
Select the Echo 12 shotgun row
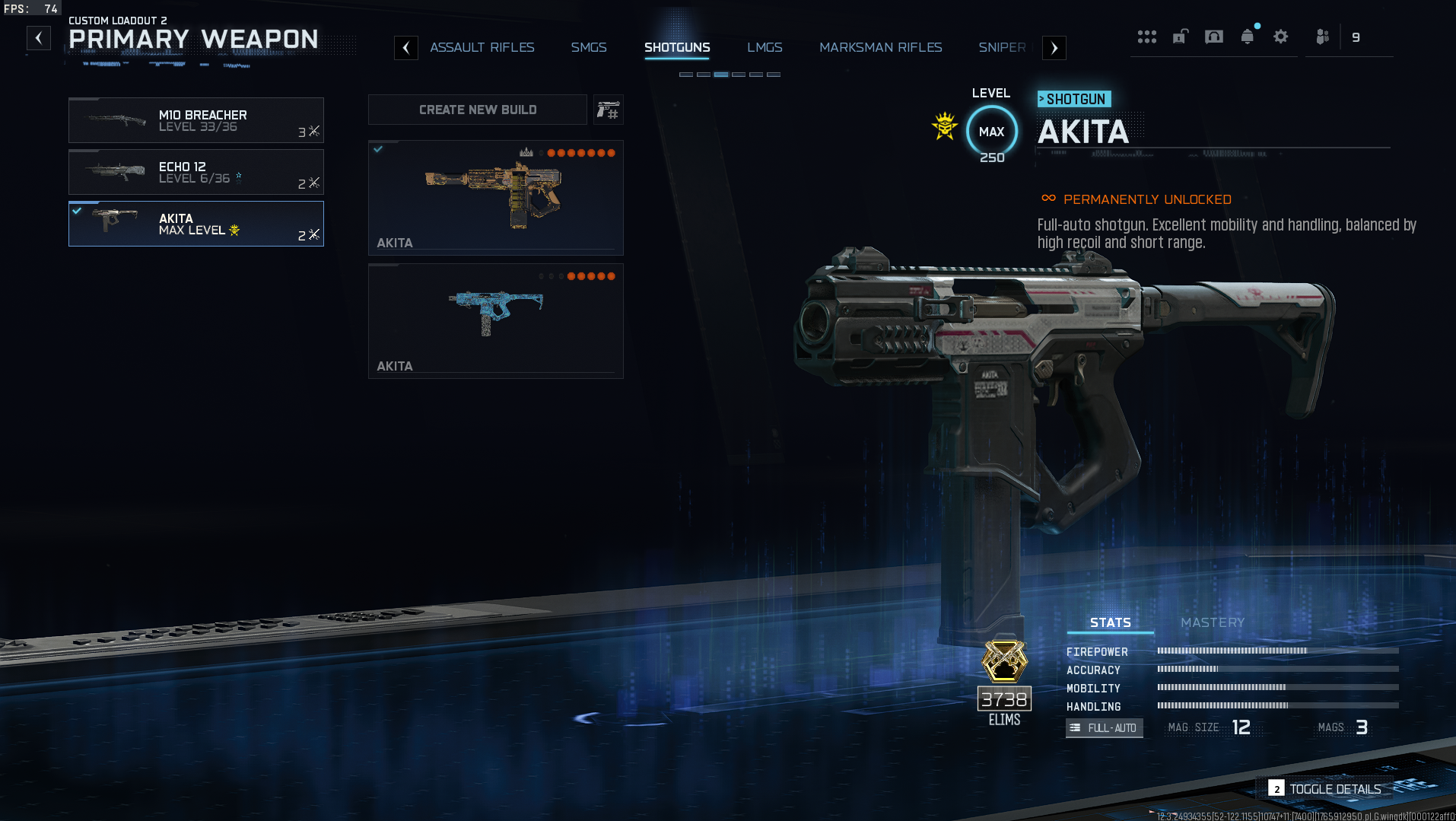click(x=196, y=172)
